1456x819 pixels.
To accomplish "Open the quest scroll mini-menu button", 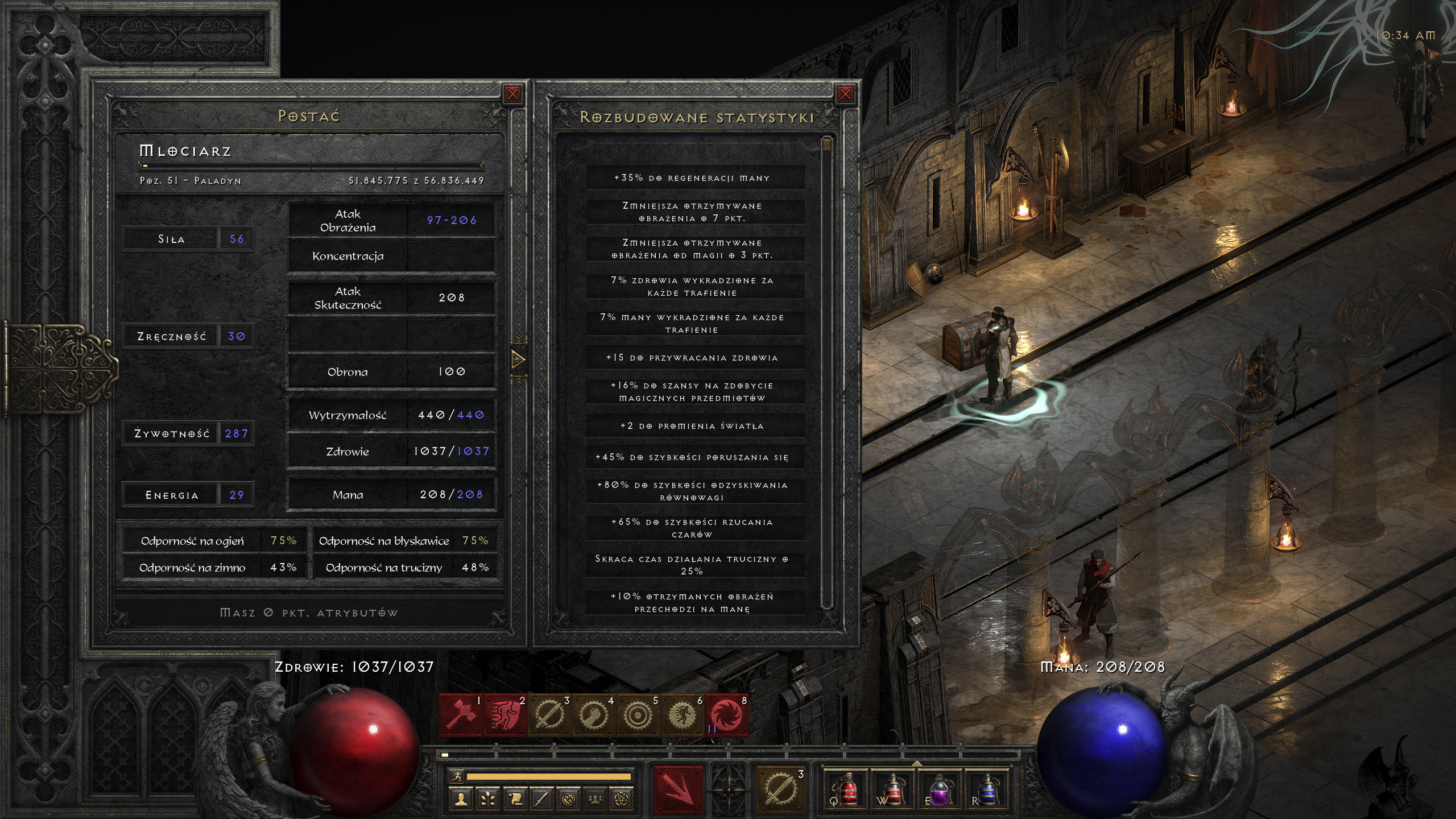I will tap(515, 800).
